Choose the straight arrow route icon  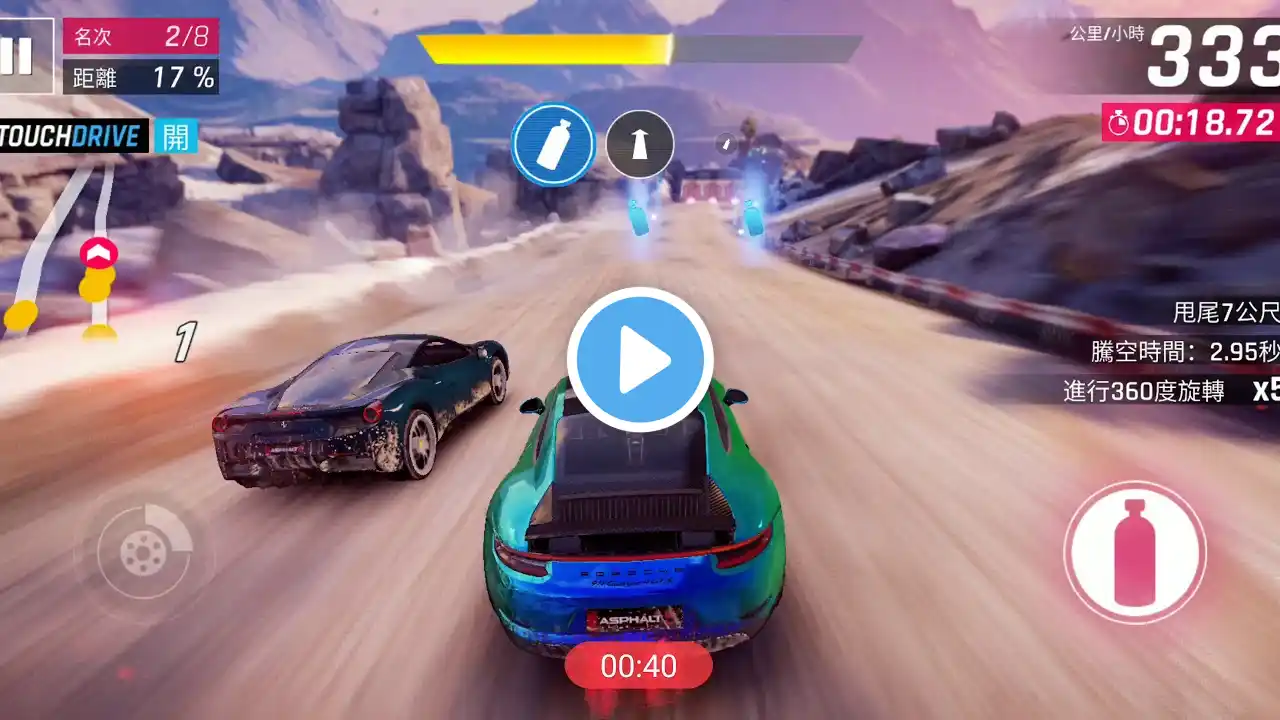pos(640,145)
